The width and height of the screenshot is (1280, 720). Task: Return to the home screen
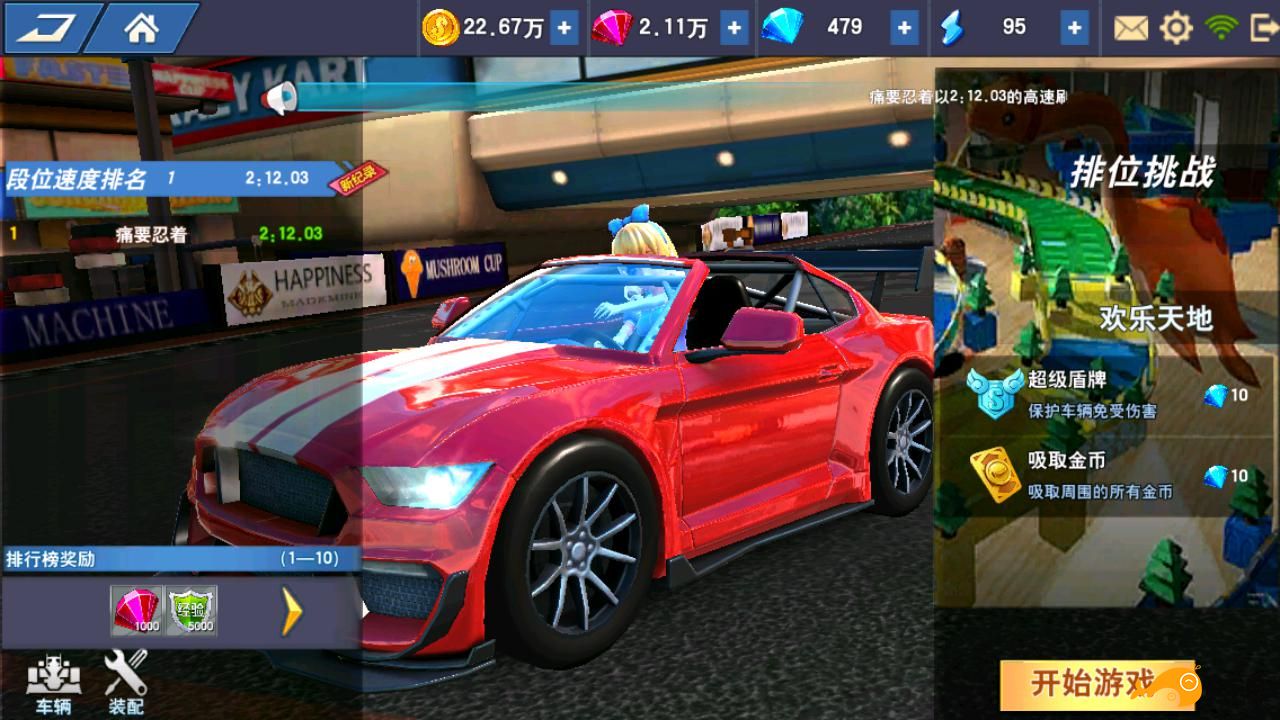(x=141, y=28)
